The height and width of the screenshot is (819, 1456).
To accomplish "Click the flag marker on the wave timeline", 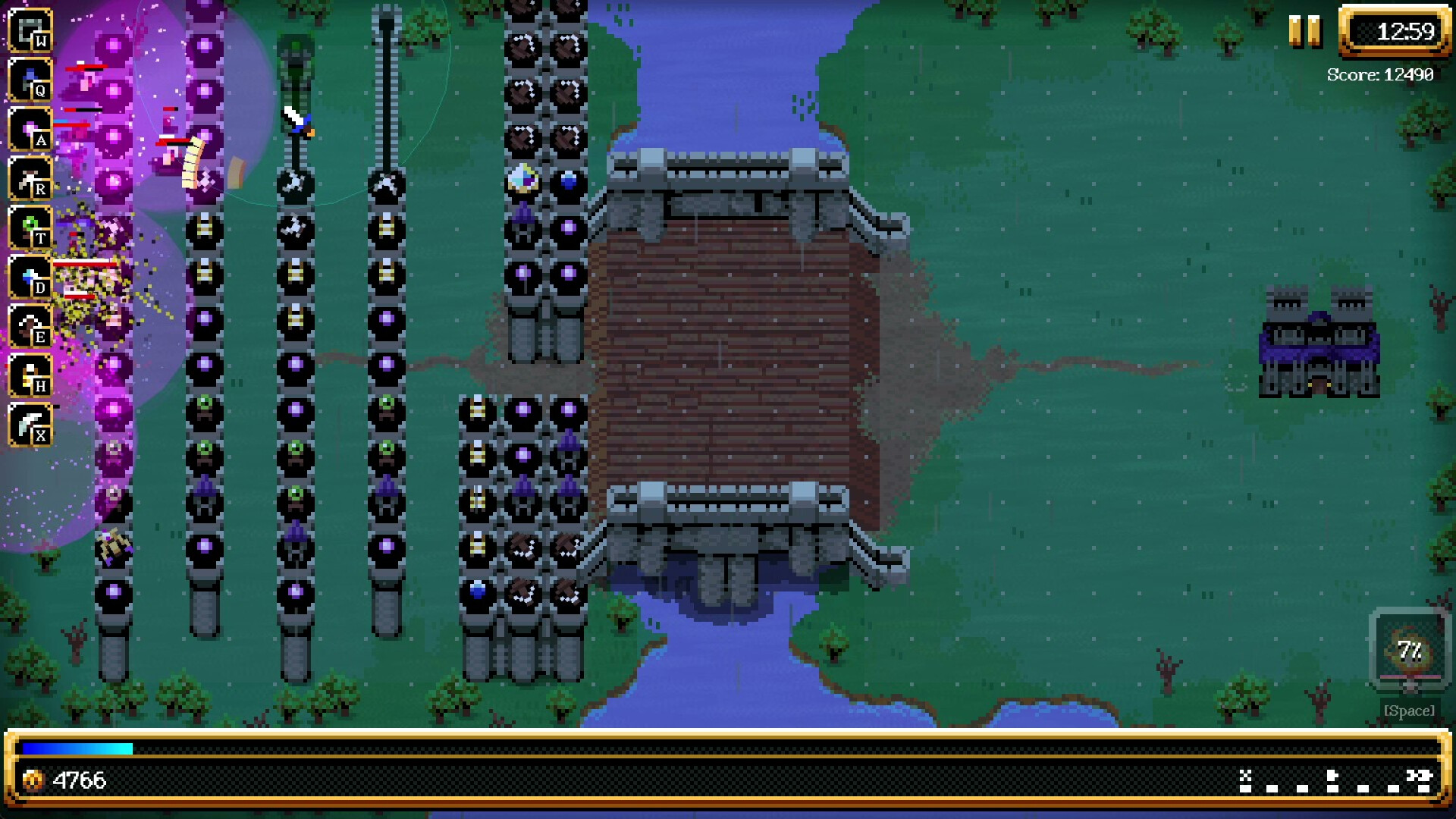I will (x=1332, y=775).
